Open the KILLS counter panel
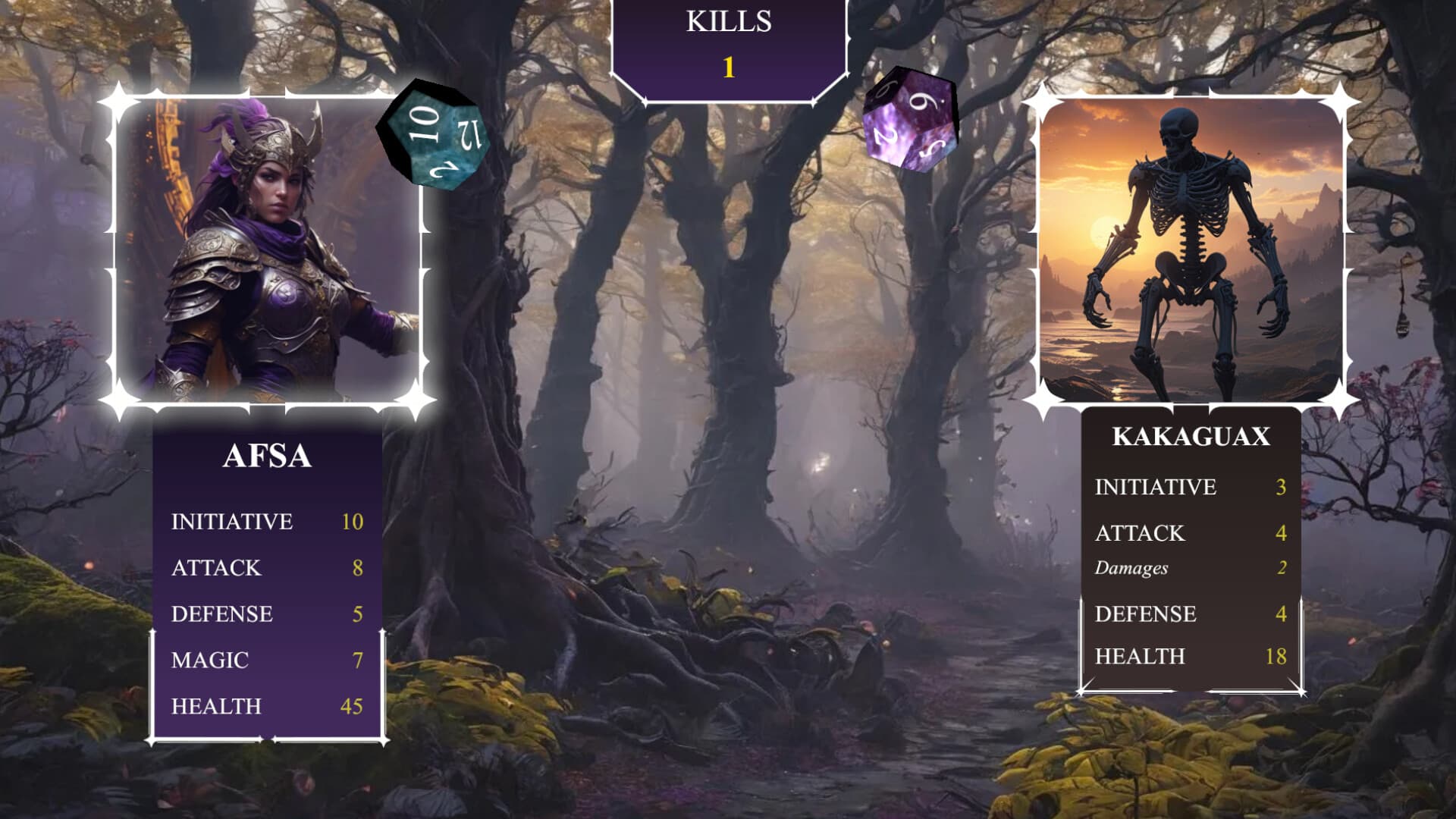Viewport: 1456px width, 819px height. tap(730, 49)
